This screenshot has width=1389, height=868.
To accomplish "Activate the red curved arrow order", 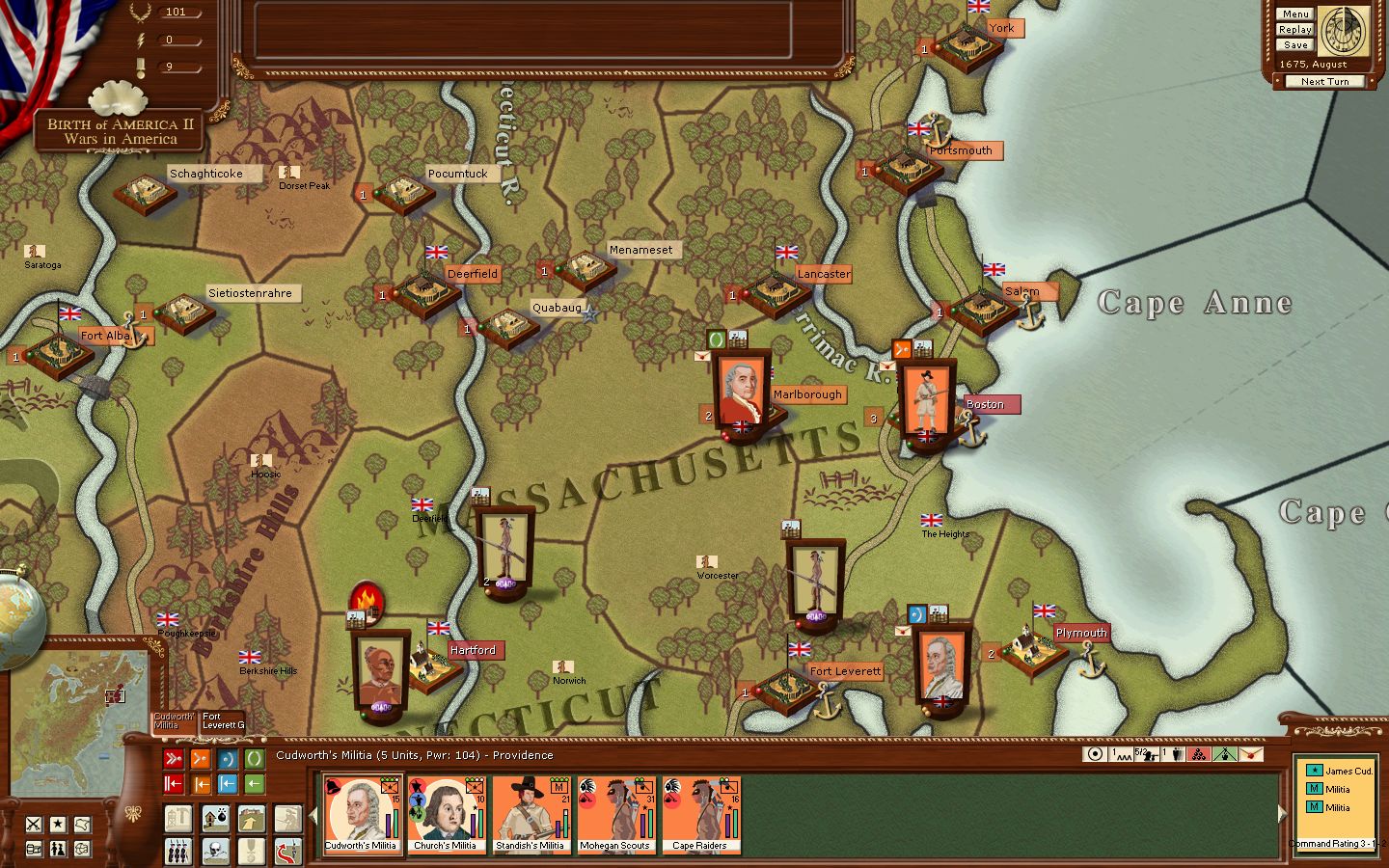I will 287,852.
